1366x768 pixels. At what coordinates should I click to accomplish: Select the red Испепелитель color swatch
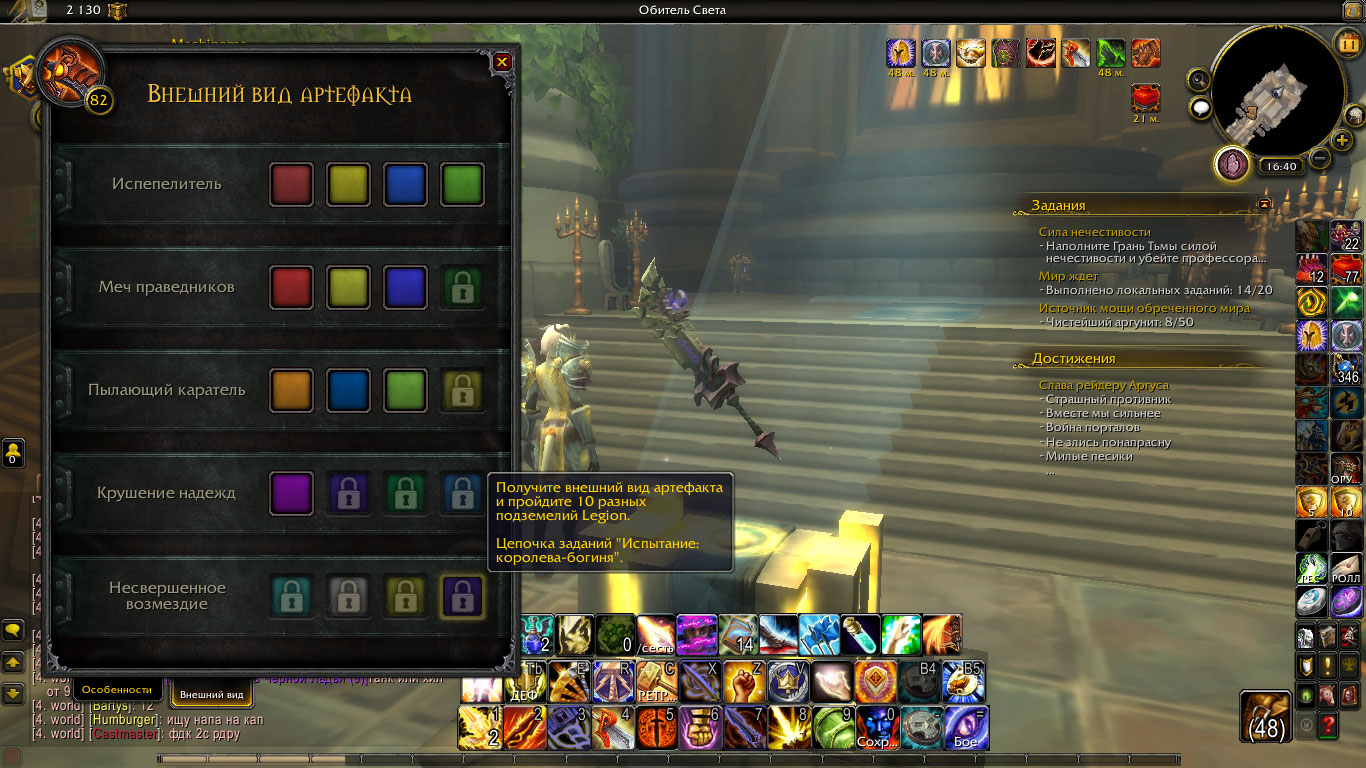(x=291, y=185)
